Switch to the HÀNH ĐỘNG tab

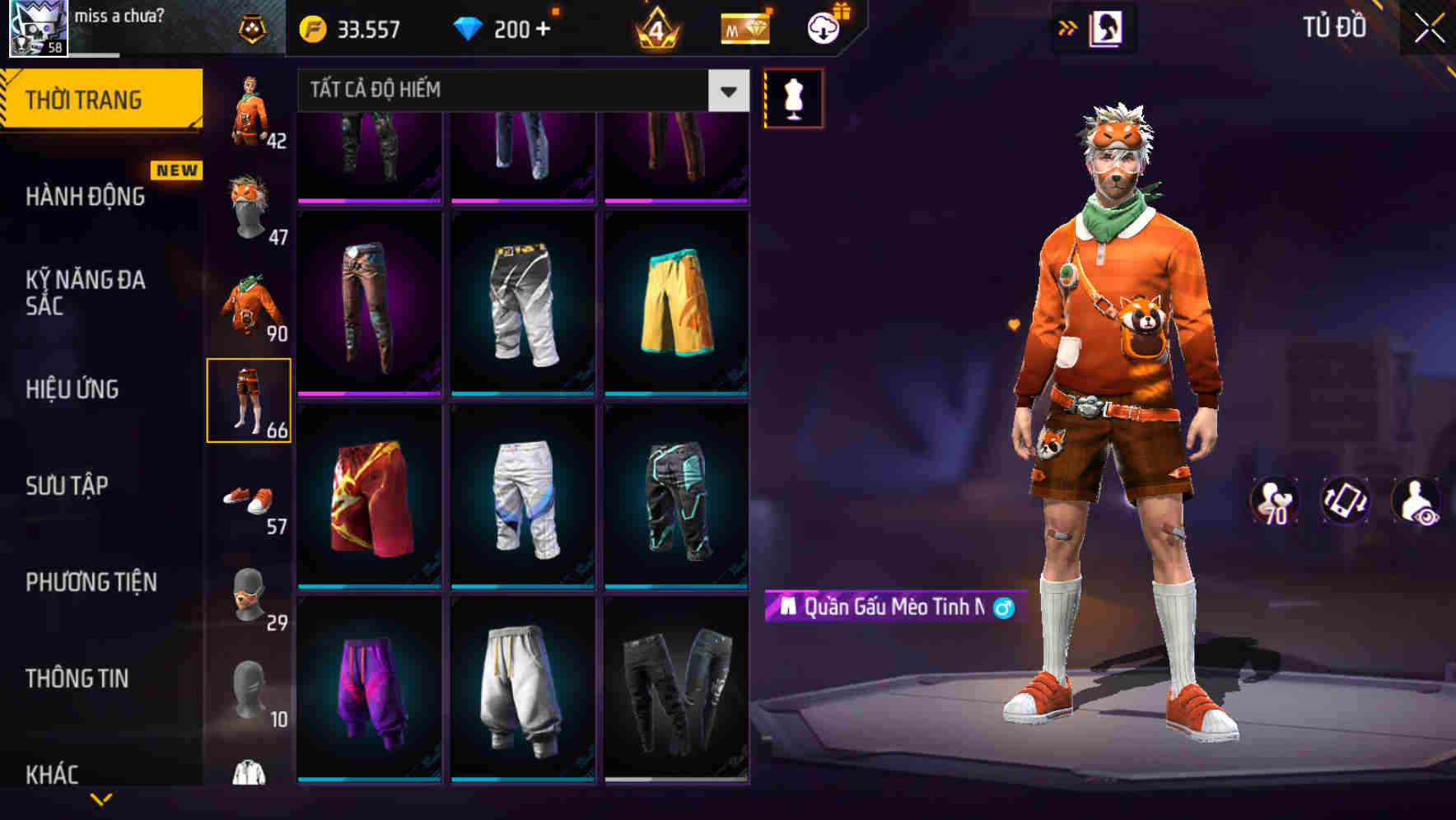(x=85, y=198)
